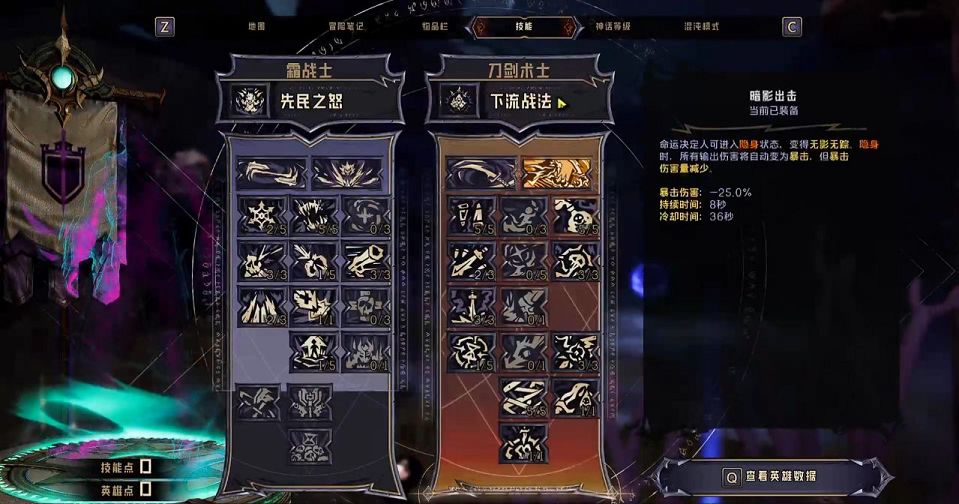The width and height of the screenshot is (959, 504).
Task: Open the 神话等级 mythic level tab
Action: point(612,27)
